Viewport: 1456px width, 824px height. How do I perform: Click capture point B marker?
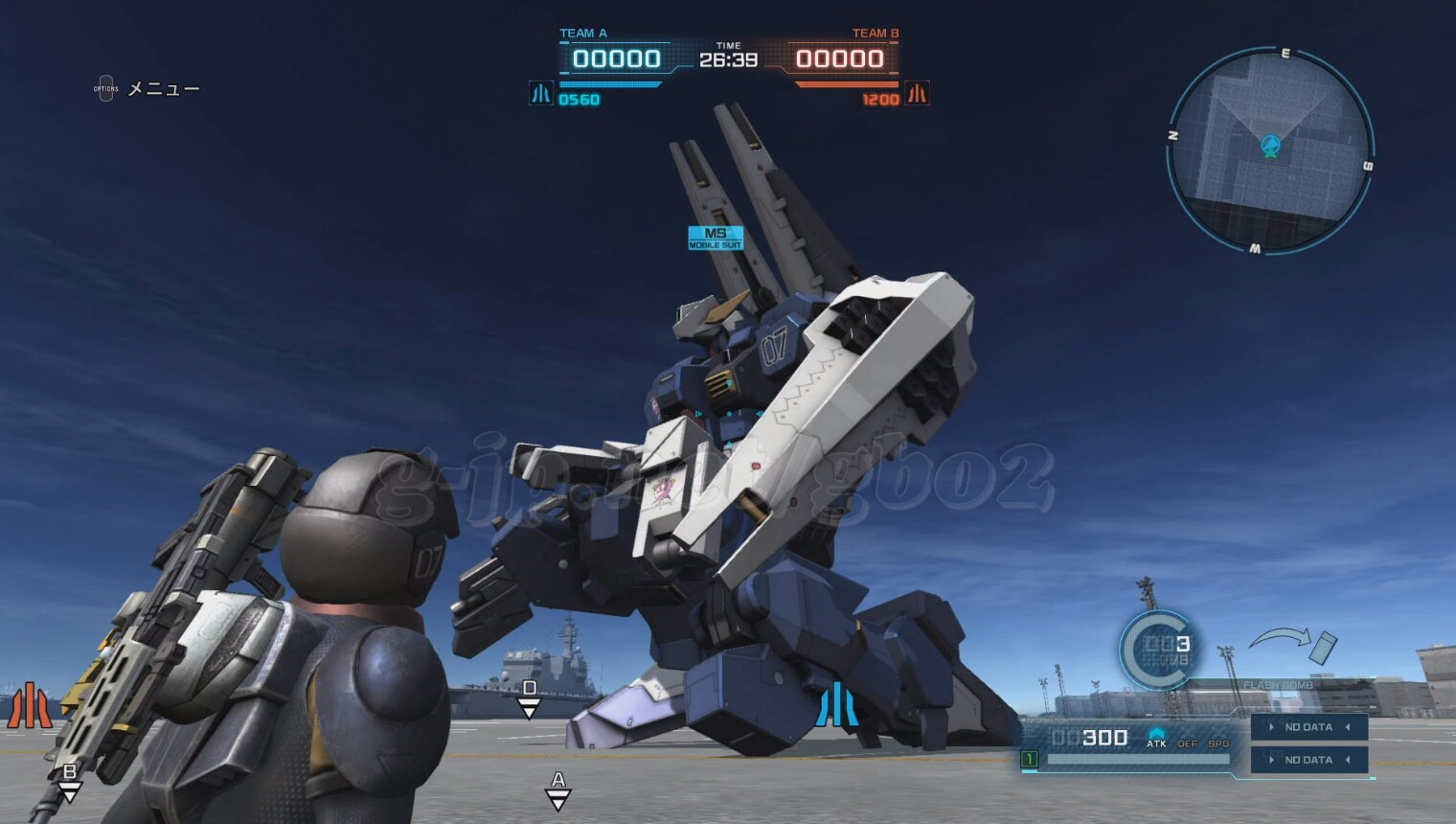(69, 781)
